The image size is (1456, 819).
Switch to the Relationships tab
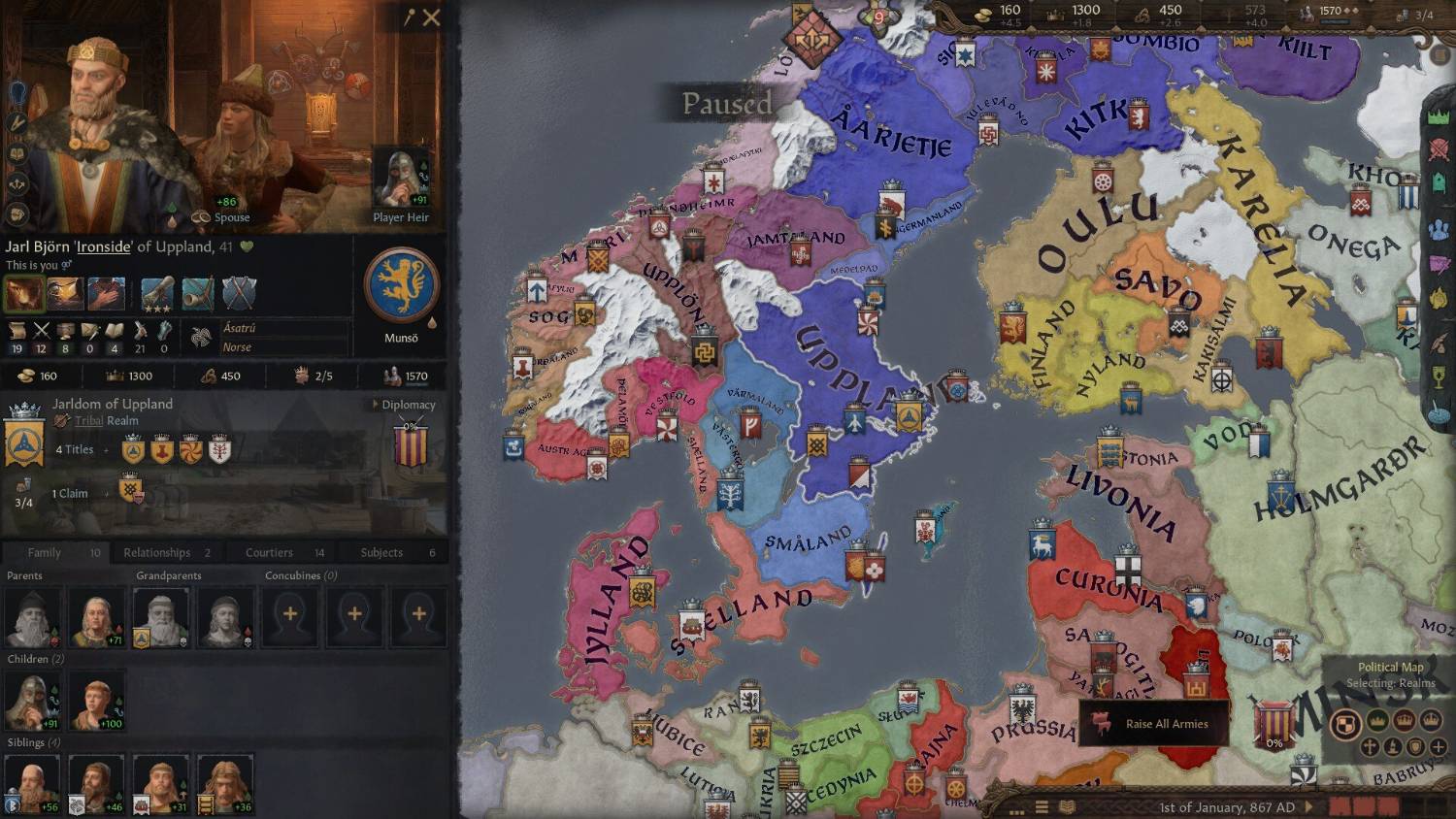click(157, 552)
